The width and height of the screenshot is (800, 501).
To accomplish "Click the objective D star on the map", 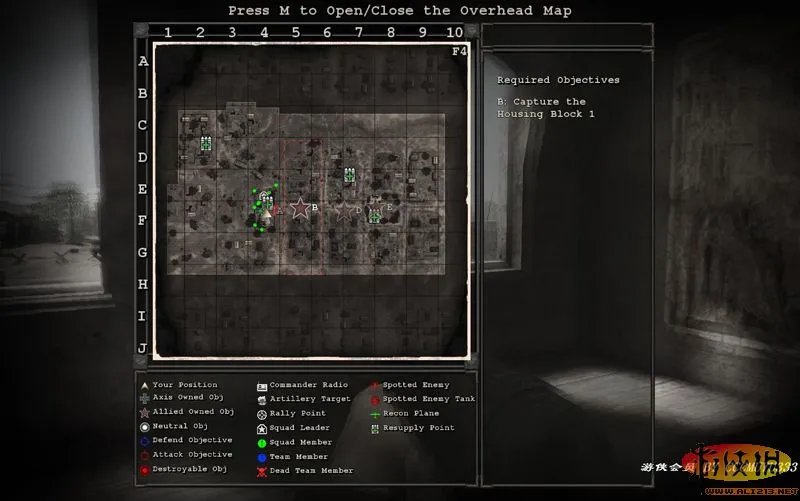I will (x=345, y=211).
